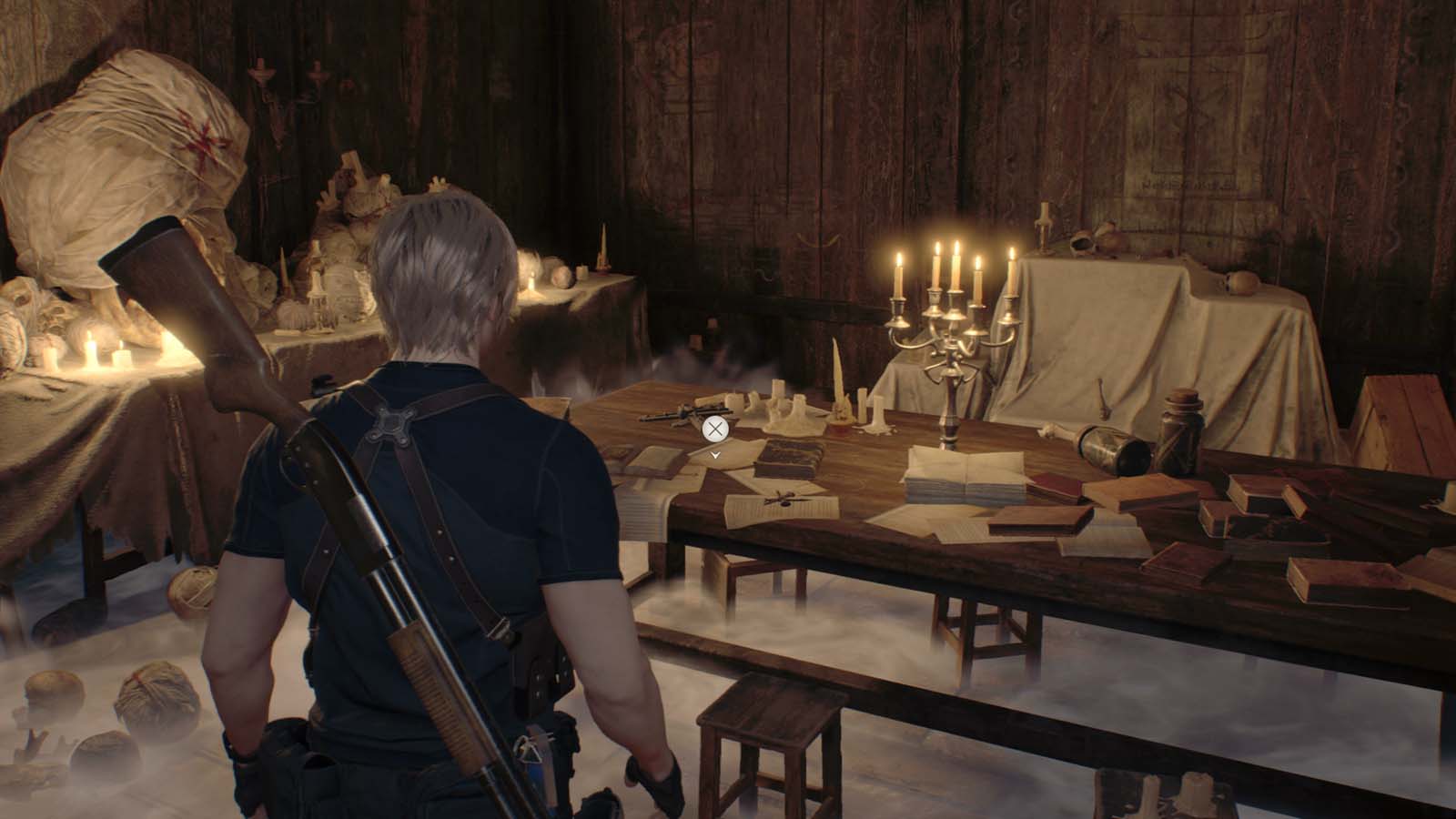Expand the downward chevron below the X prompt

(714, 455)
